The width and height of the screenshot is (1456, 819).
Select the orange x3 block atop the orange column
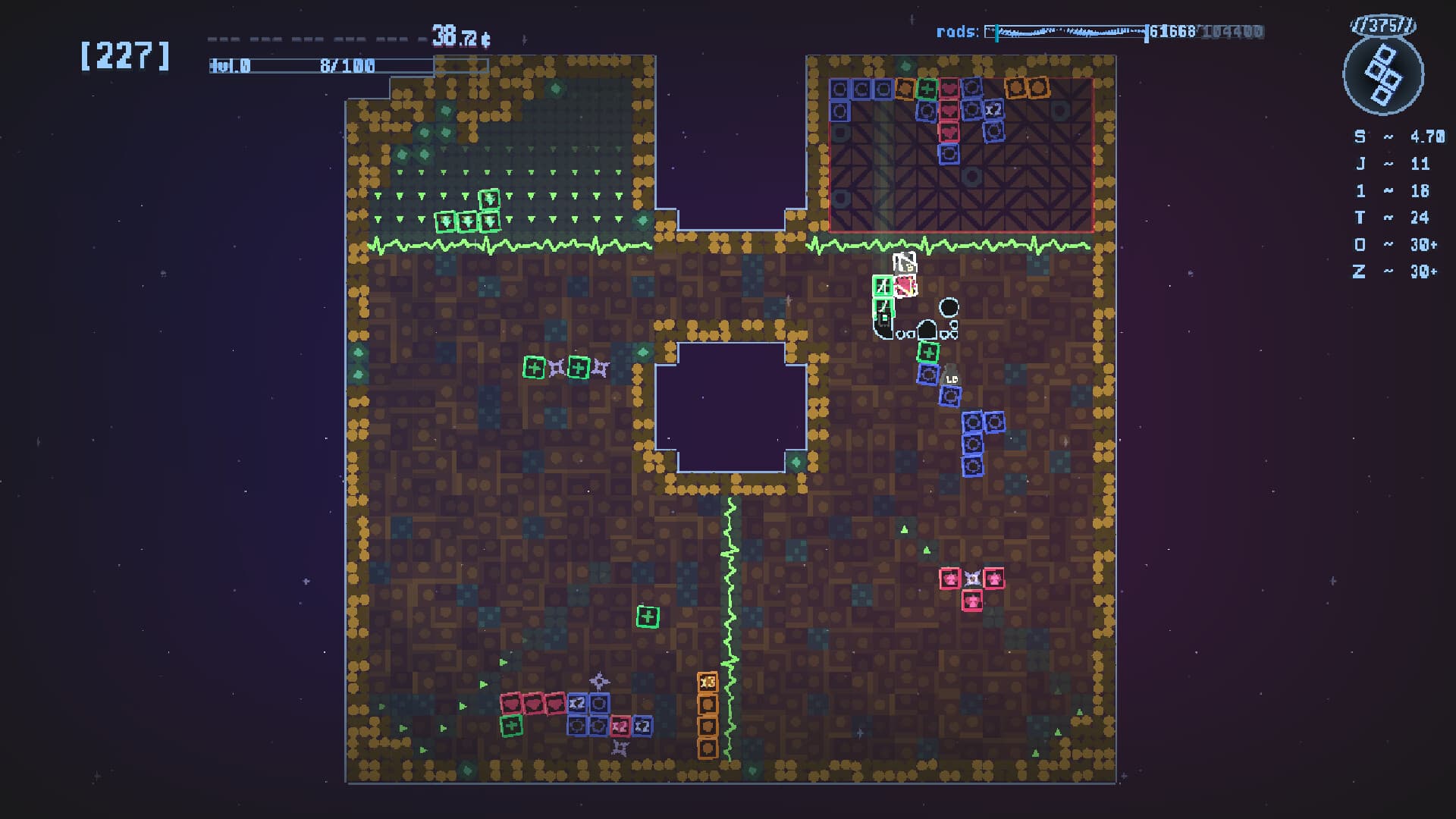tap(708, 682)
